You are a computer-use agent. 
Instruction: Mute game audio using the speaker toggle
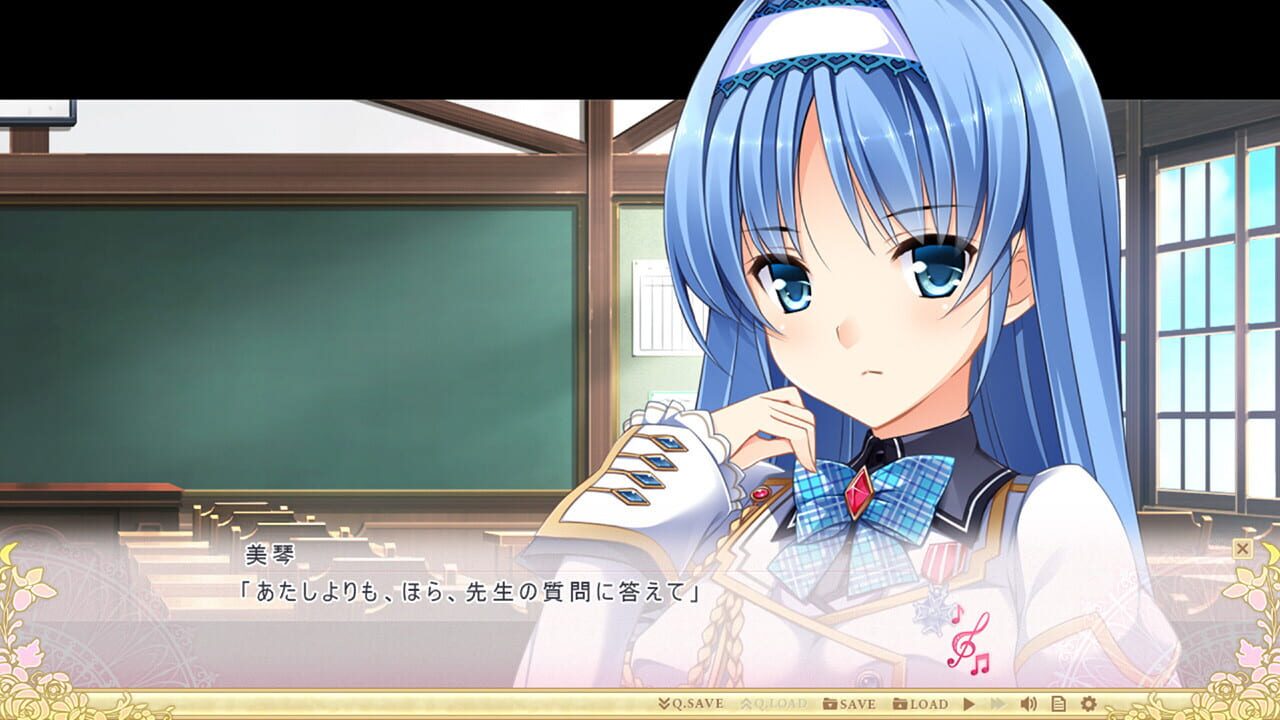click(1027, 704)
